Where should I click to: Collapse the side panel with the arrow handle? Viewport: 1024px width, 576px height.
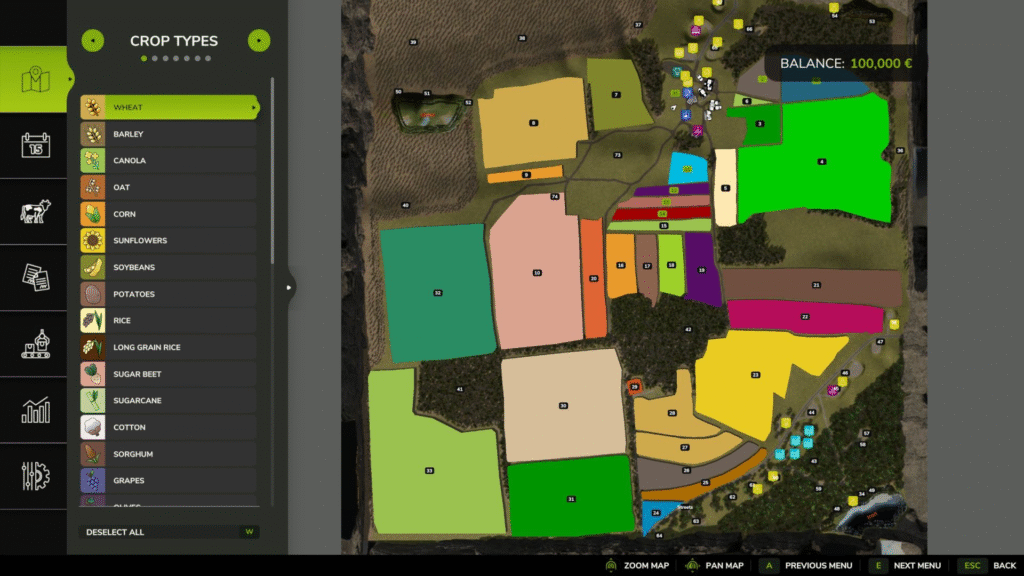tap(290, 288)
